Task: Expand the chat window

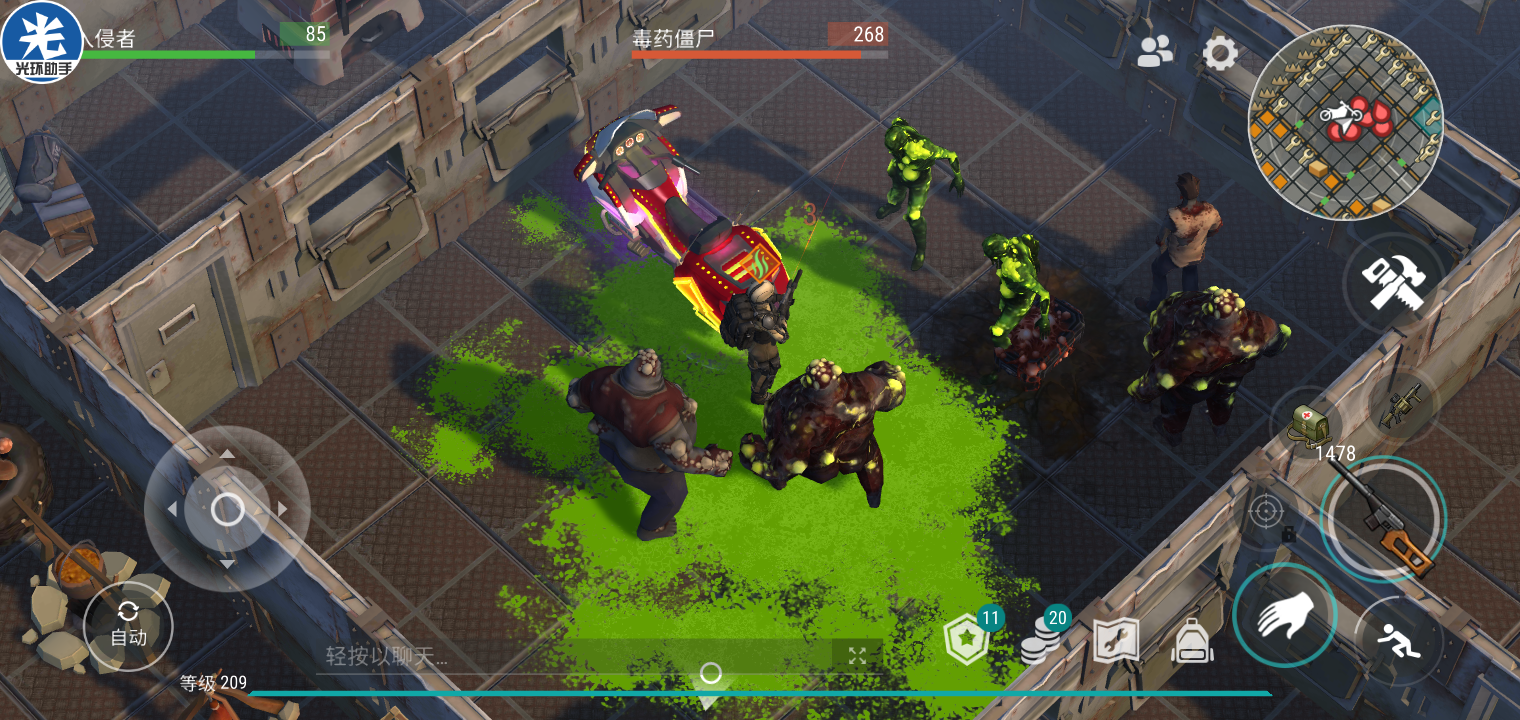Action: (857, 656)
